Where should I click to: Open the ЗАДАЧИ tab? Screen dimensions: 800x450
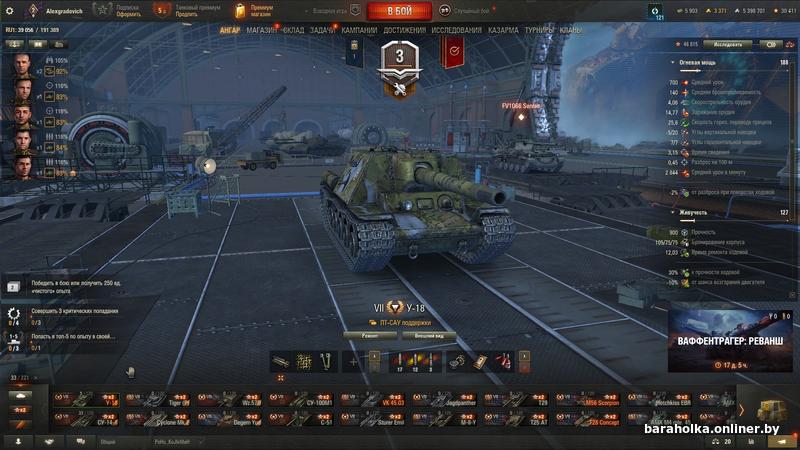click(324, 31)
